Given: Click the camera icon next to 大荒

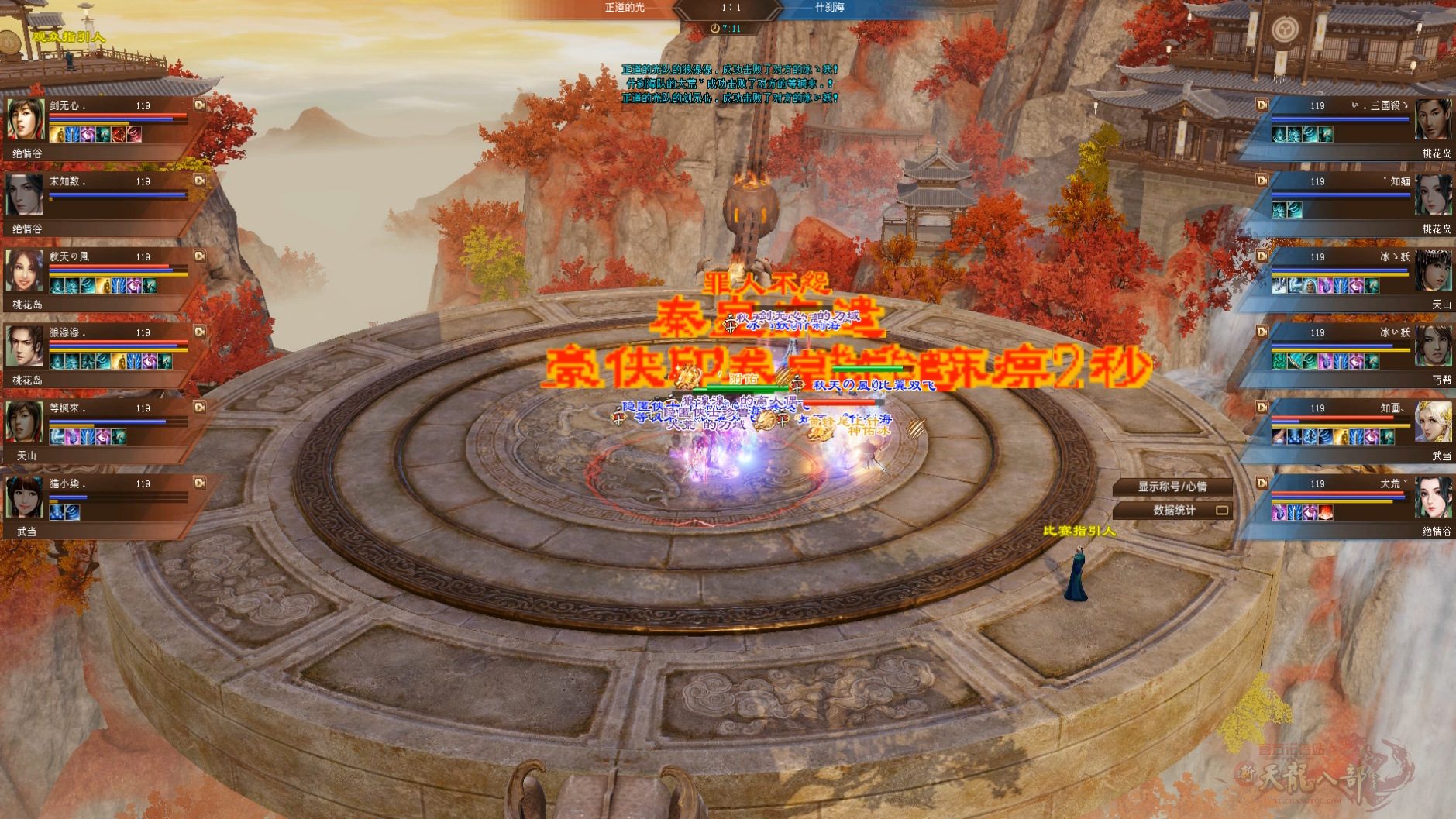Looking at the screenshot, I should tap(1262, 483).
